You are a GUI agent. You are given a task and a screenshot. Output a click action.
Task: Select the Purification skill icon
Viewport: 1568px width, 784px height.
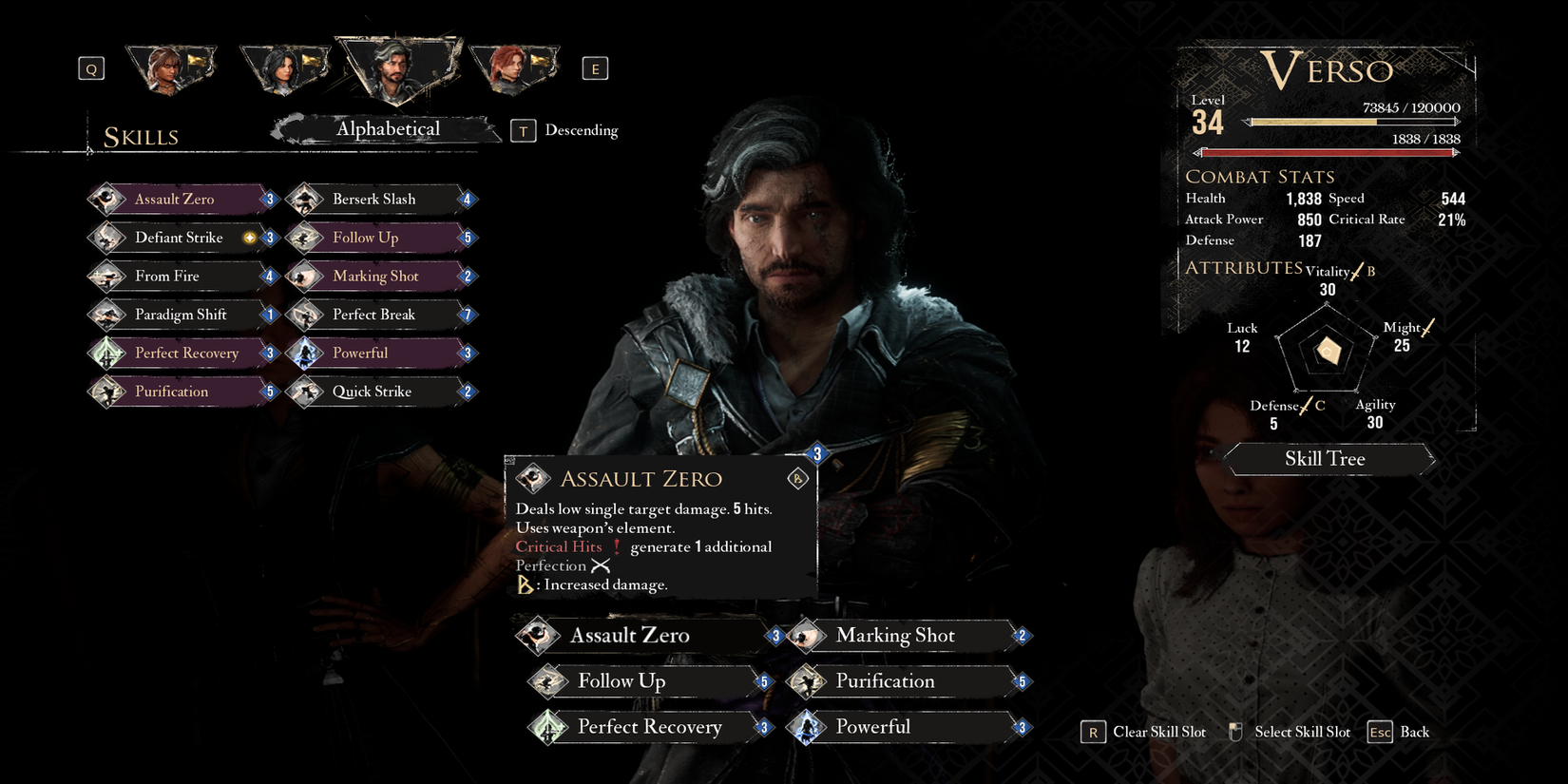pos(105,392)
